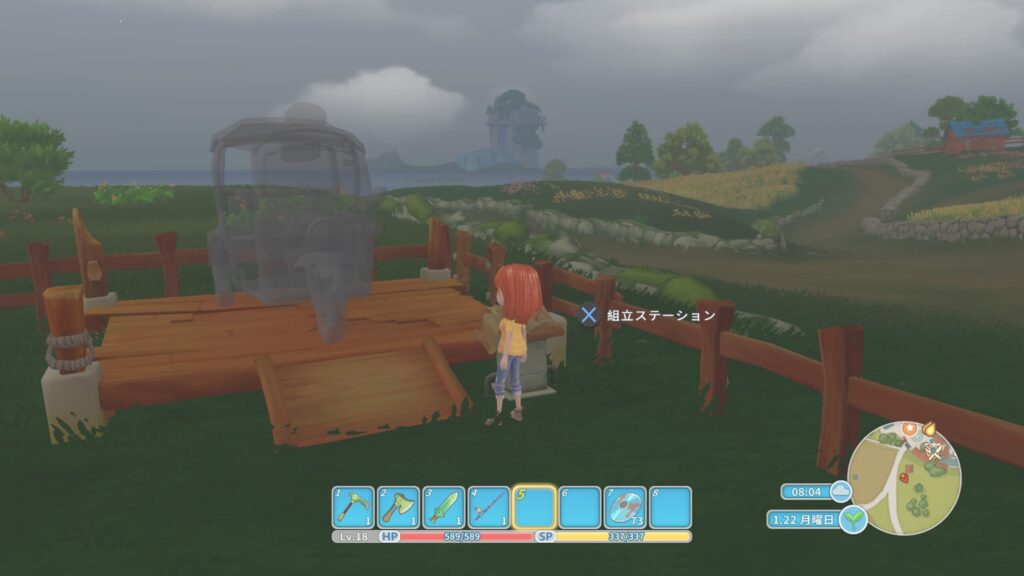Screen dimensions: 1024x576
Task: Click the green sprout season icon
Action: [853, 520]
